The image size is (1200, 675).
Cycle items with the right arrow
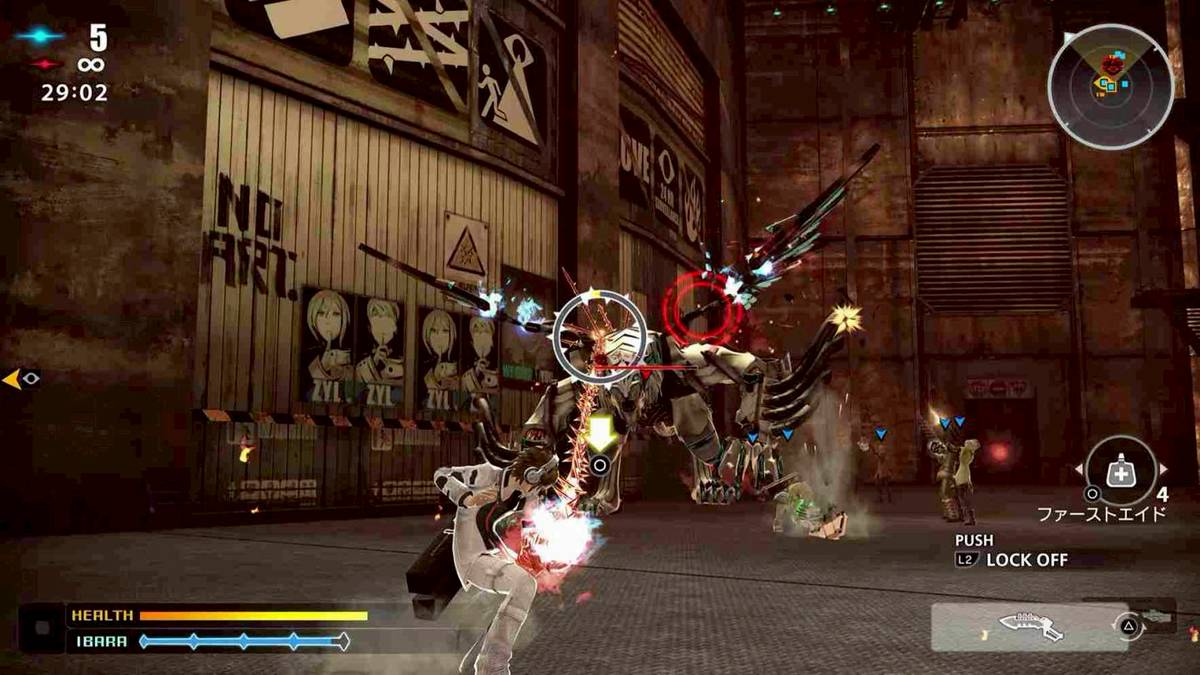[1162, 470]
